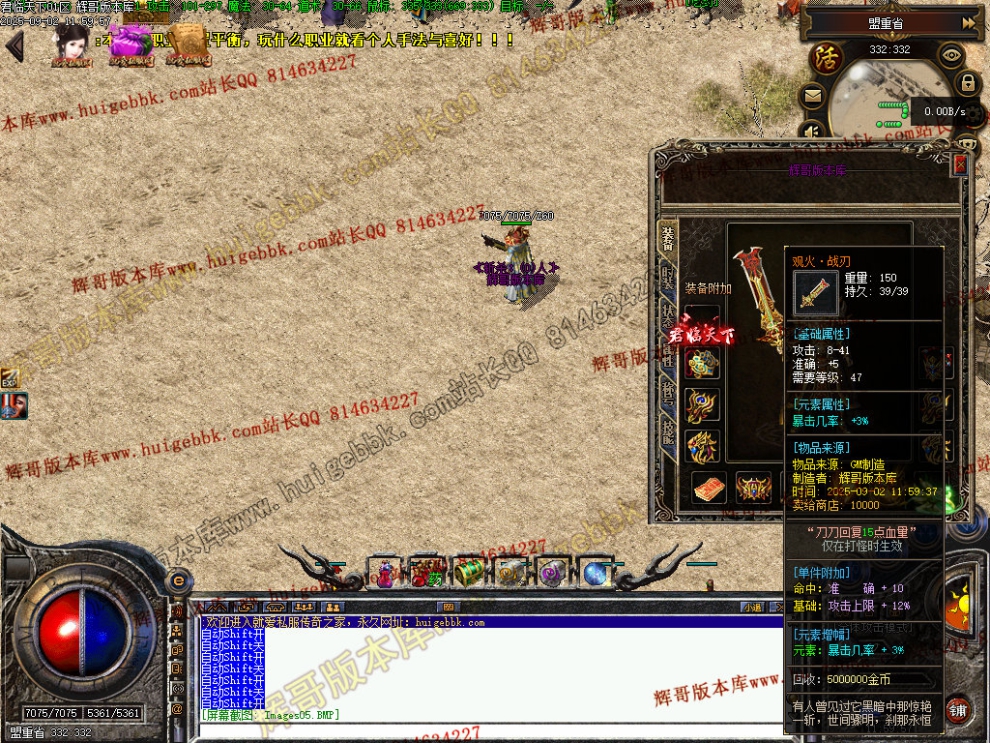
Task: Select the red book equipment slot
Action: point(708,488)
